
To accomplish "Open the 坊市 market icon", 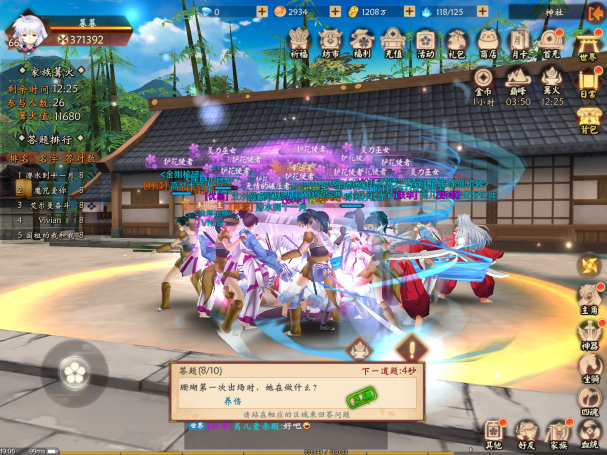I will (x=330, y=40).
